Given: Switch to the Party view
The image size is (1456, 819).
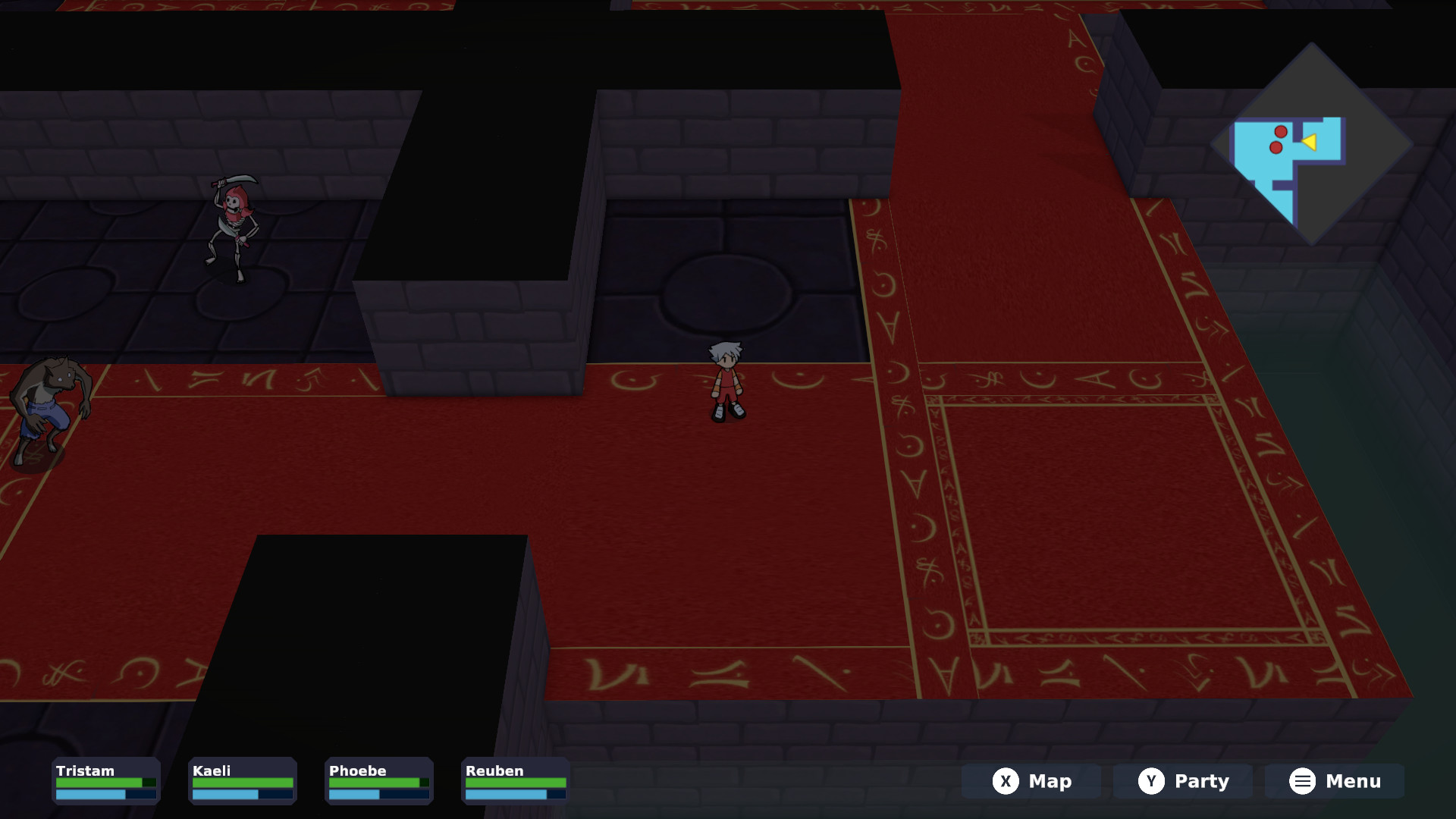Looking at the screenshot, I should click(x=1181, y=780).
